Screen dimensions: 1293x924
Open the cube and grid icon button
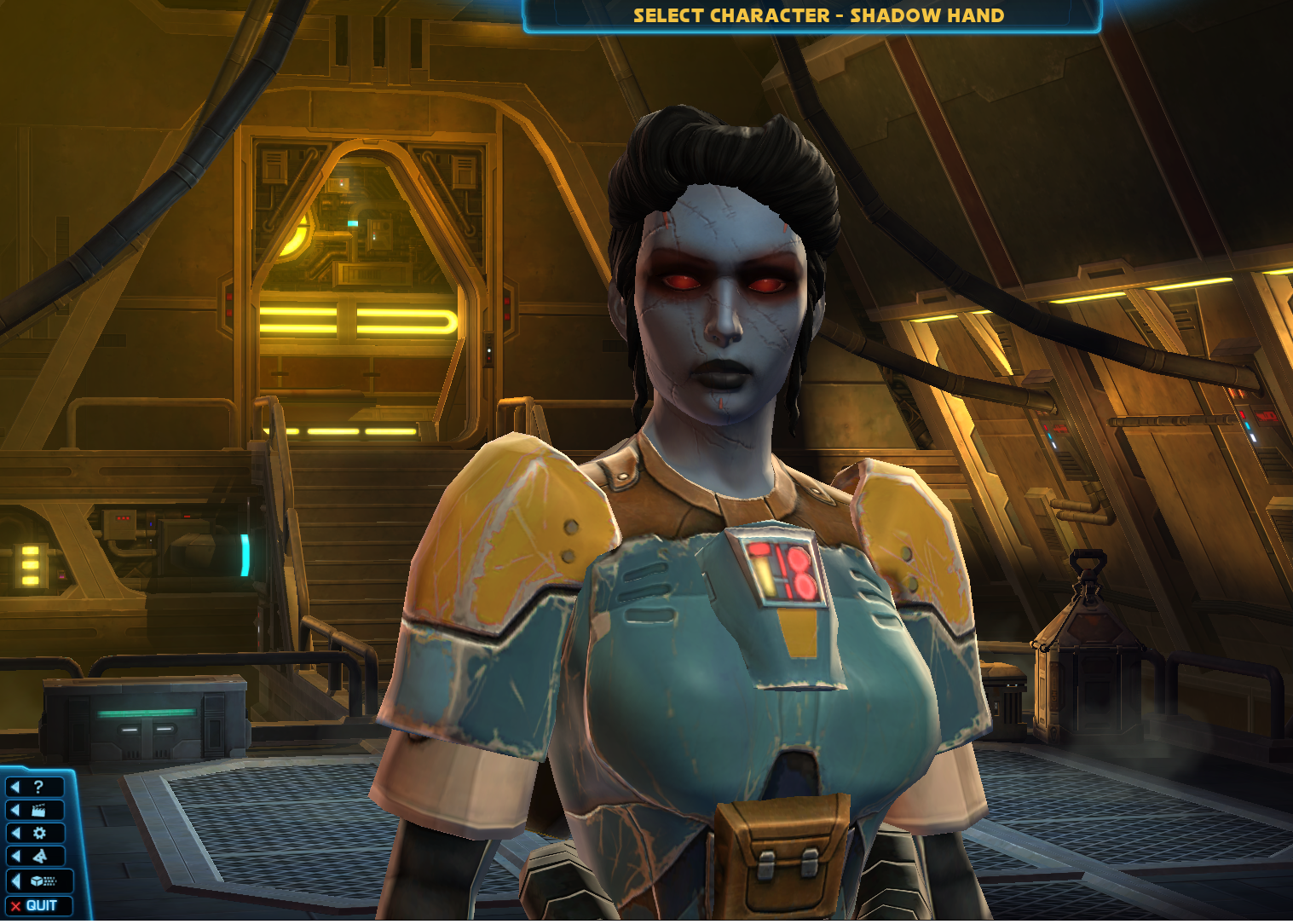(40, 881)
